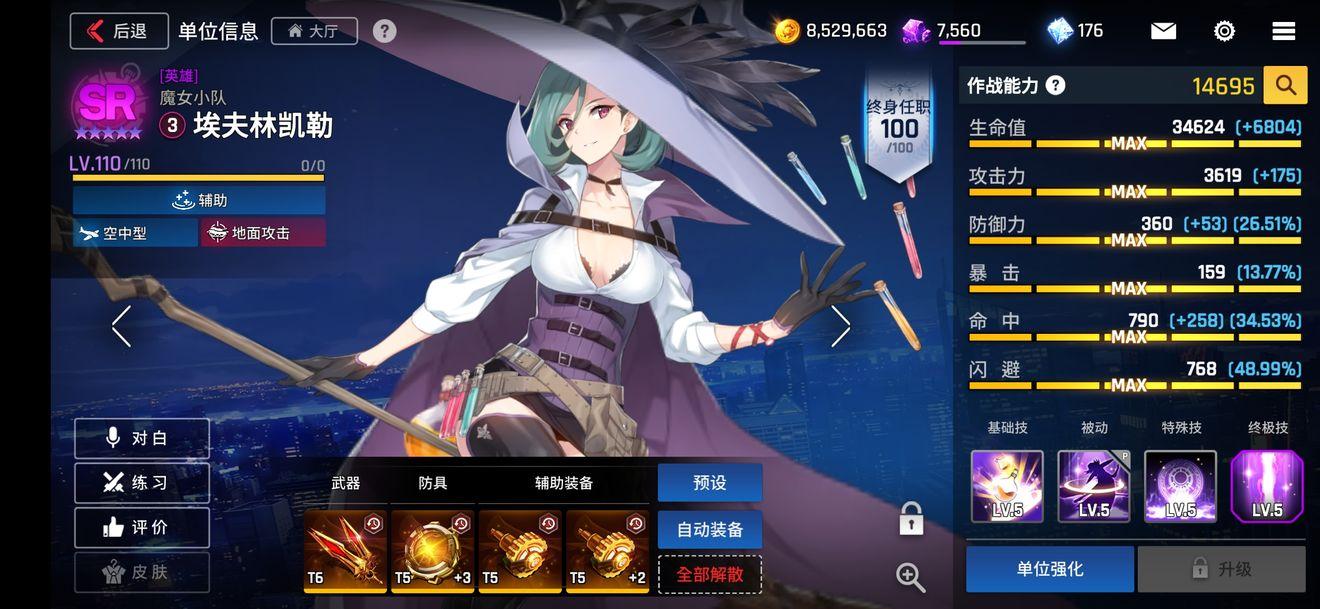Open the 预设 equipment presets
This screenshot has height=609, width=1320.
[710, 483]
